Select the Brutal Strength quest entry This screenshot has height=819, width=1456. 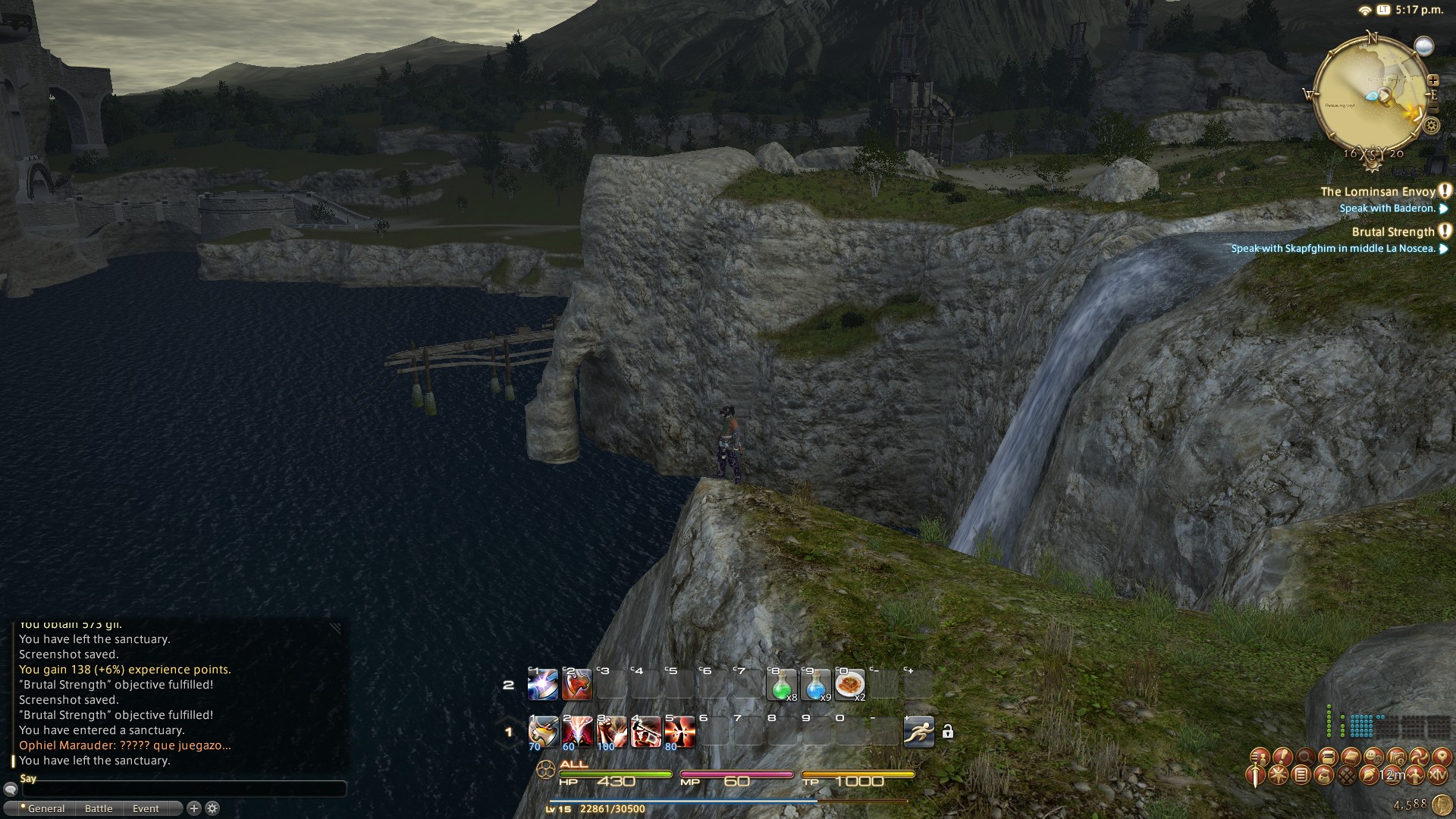click(x=1393, y=232)
